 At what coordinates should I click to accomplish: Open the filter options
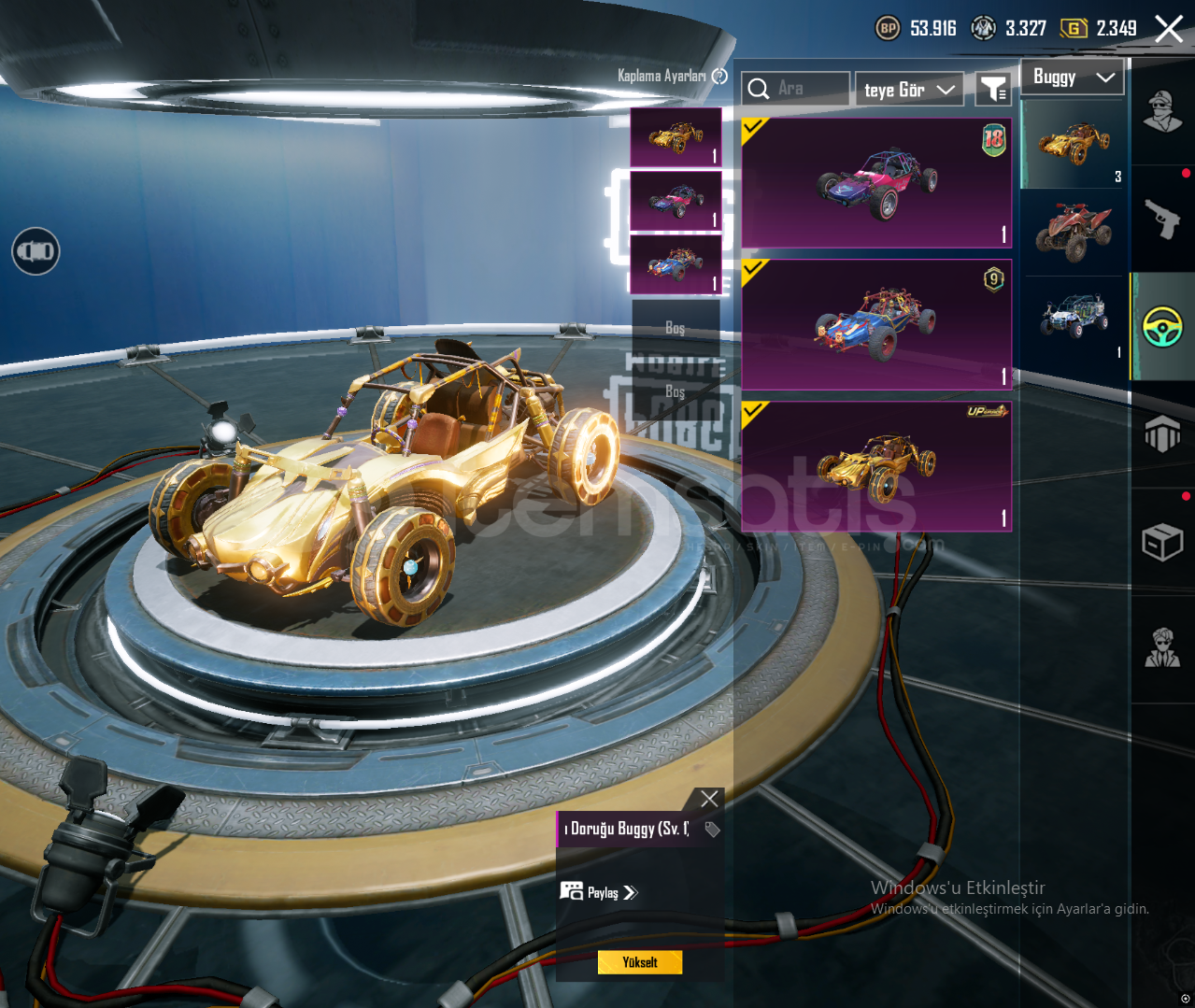coord(992,90)
